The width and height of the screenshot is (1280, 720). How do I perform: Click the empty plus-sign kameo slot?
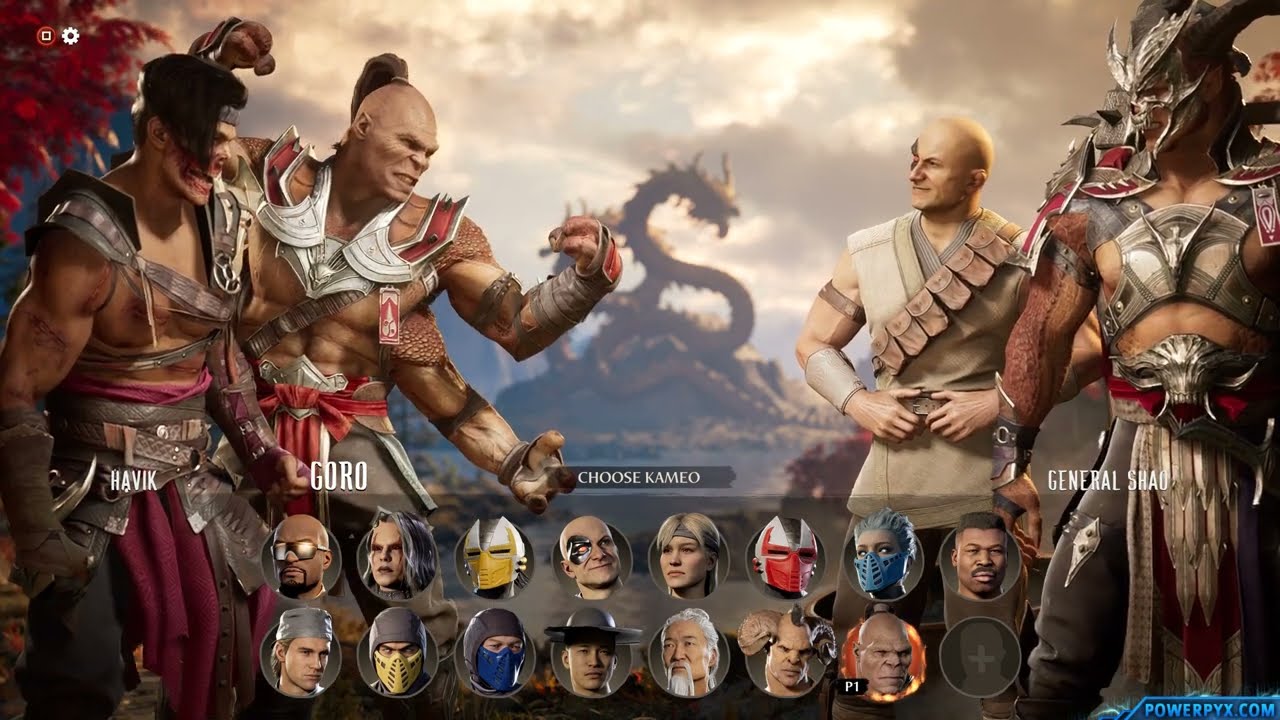click(979, 657)
